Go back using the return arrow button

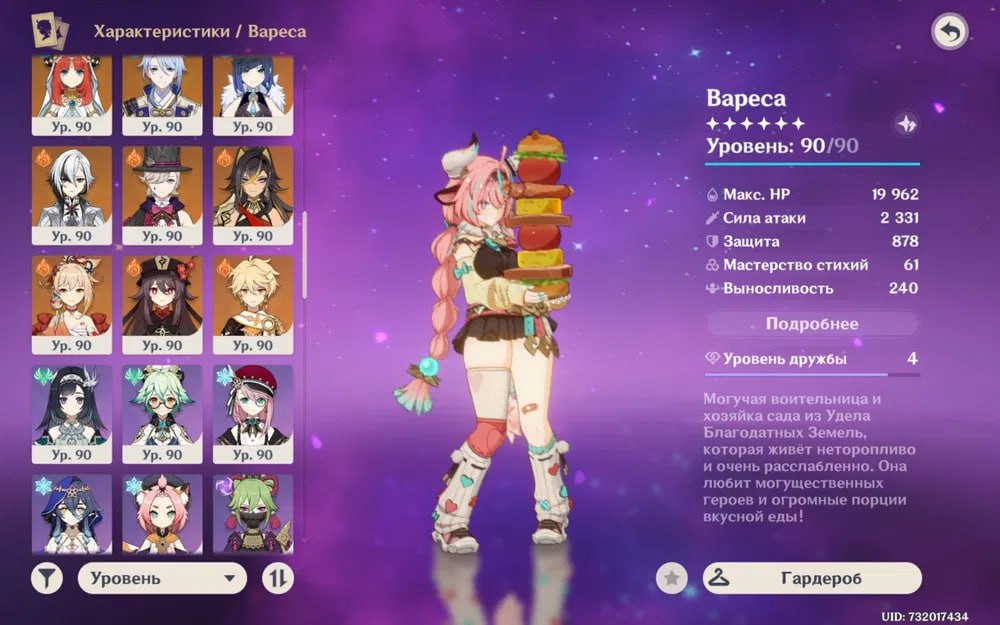tap(949, 32)
